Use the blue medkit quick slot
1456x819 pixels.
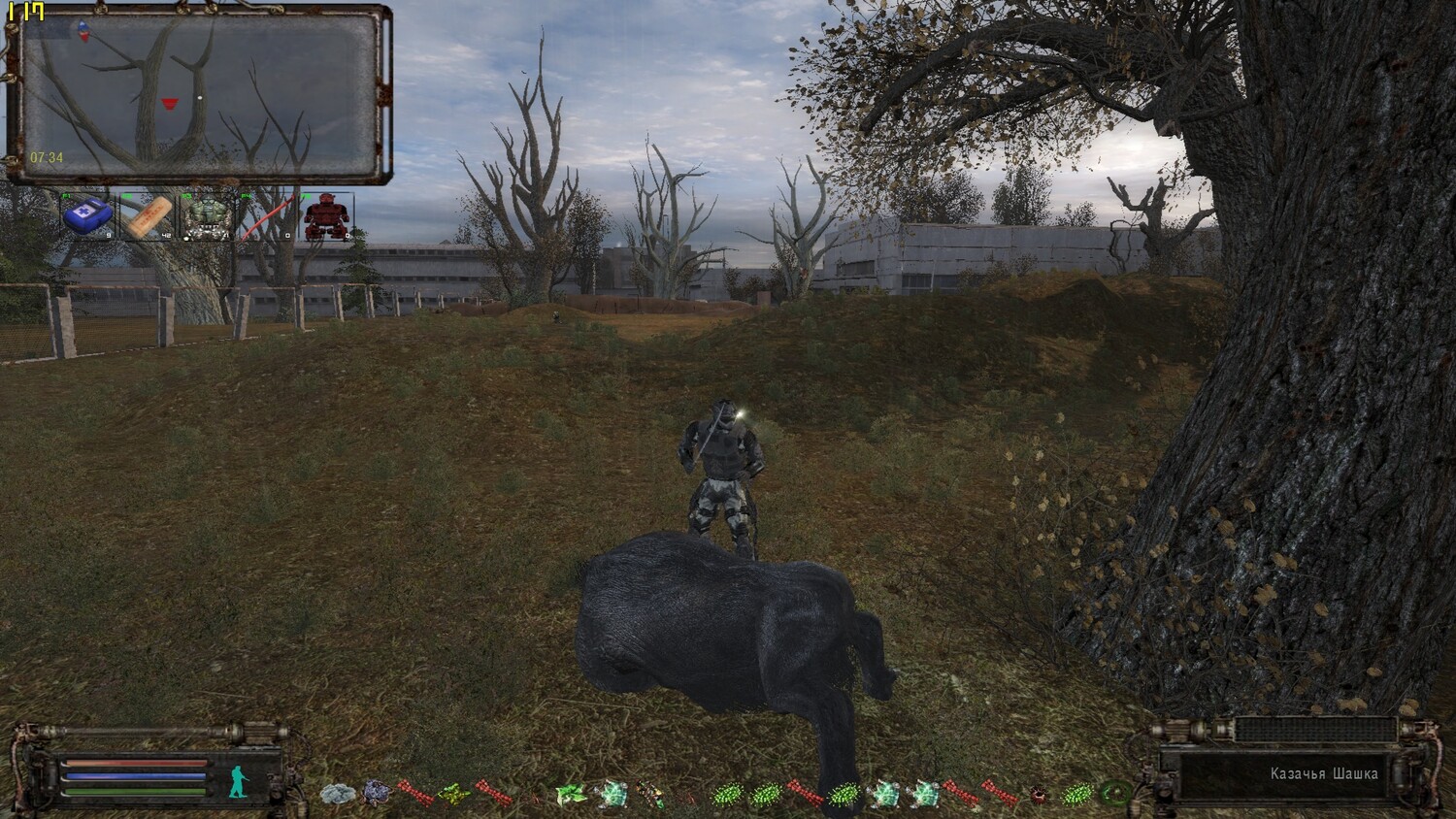click(88, 215)
